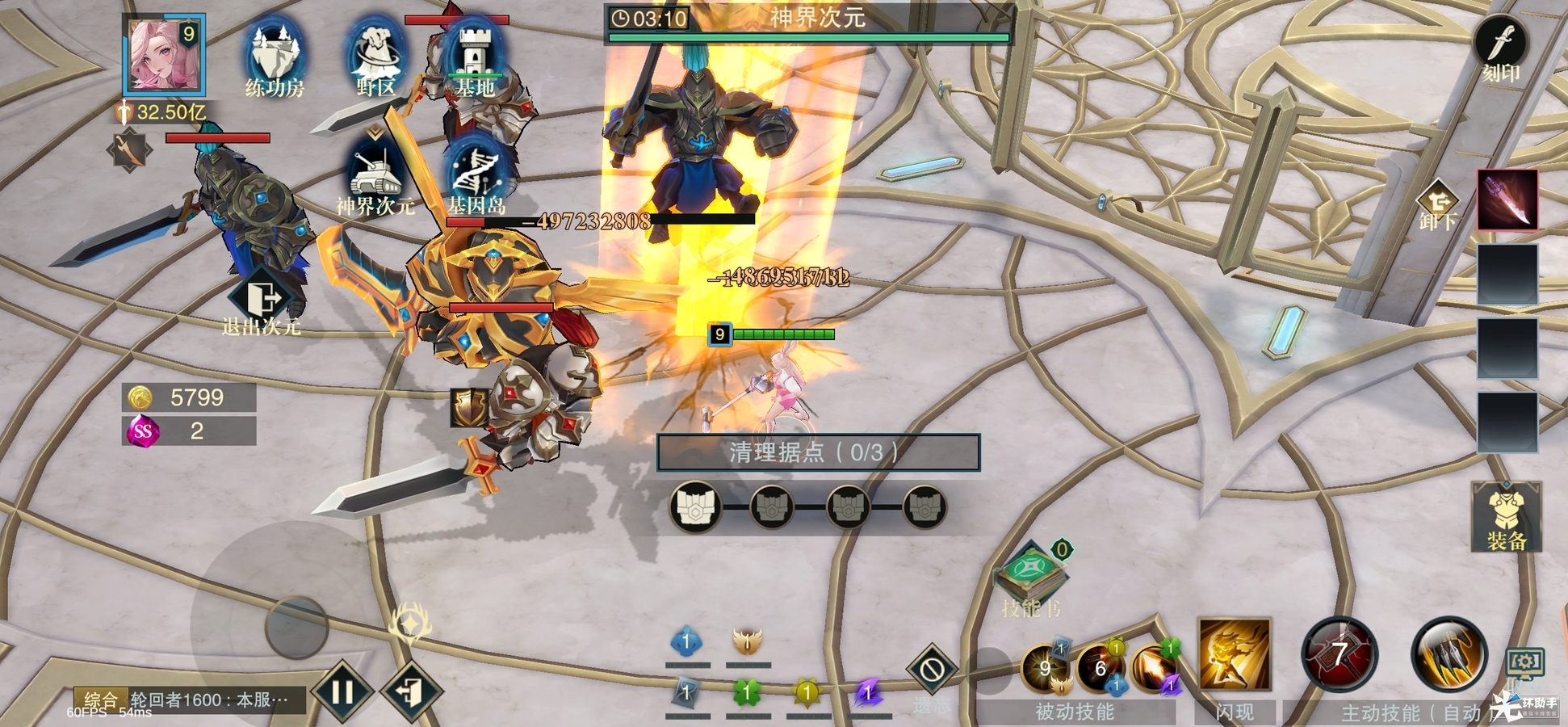Image resolution: width=1568 pixels, height=727 pixels.
Task: Click the exit door button beside pause
Action: (412, 691)
